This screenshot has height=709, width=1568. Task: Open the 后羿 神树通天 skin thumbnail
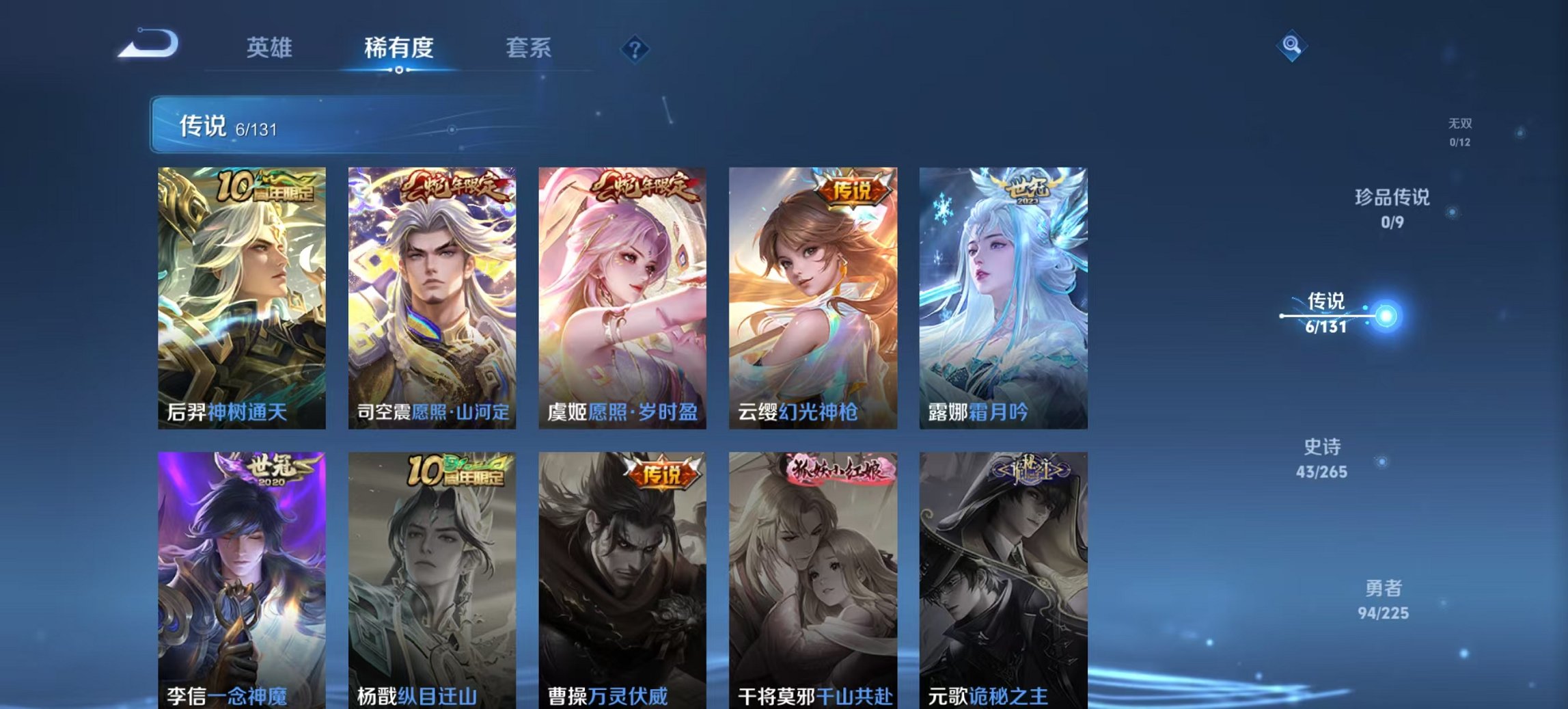pos(240,294)
